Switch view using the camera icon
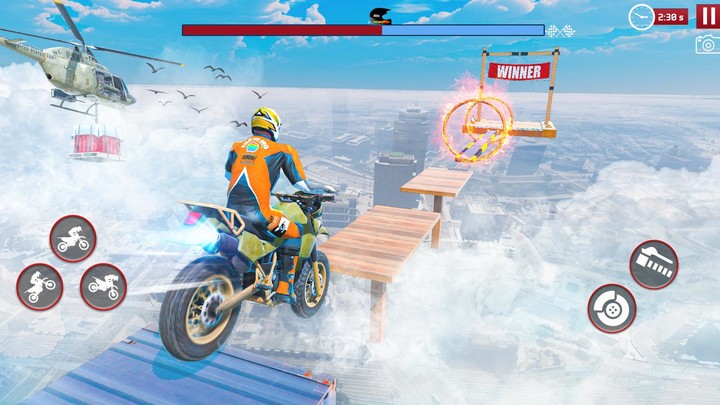This screenshot has height=405, width=720. click(x=706, y=44)
